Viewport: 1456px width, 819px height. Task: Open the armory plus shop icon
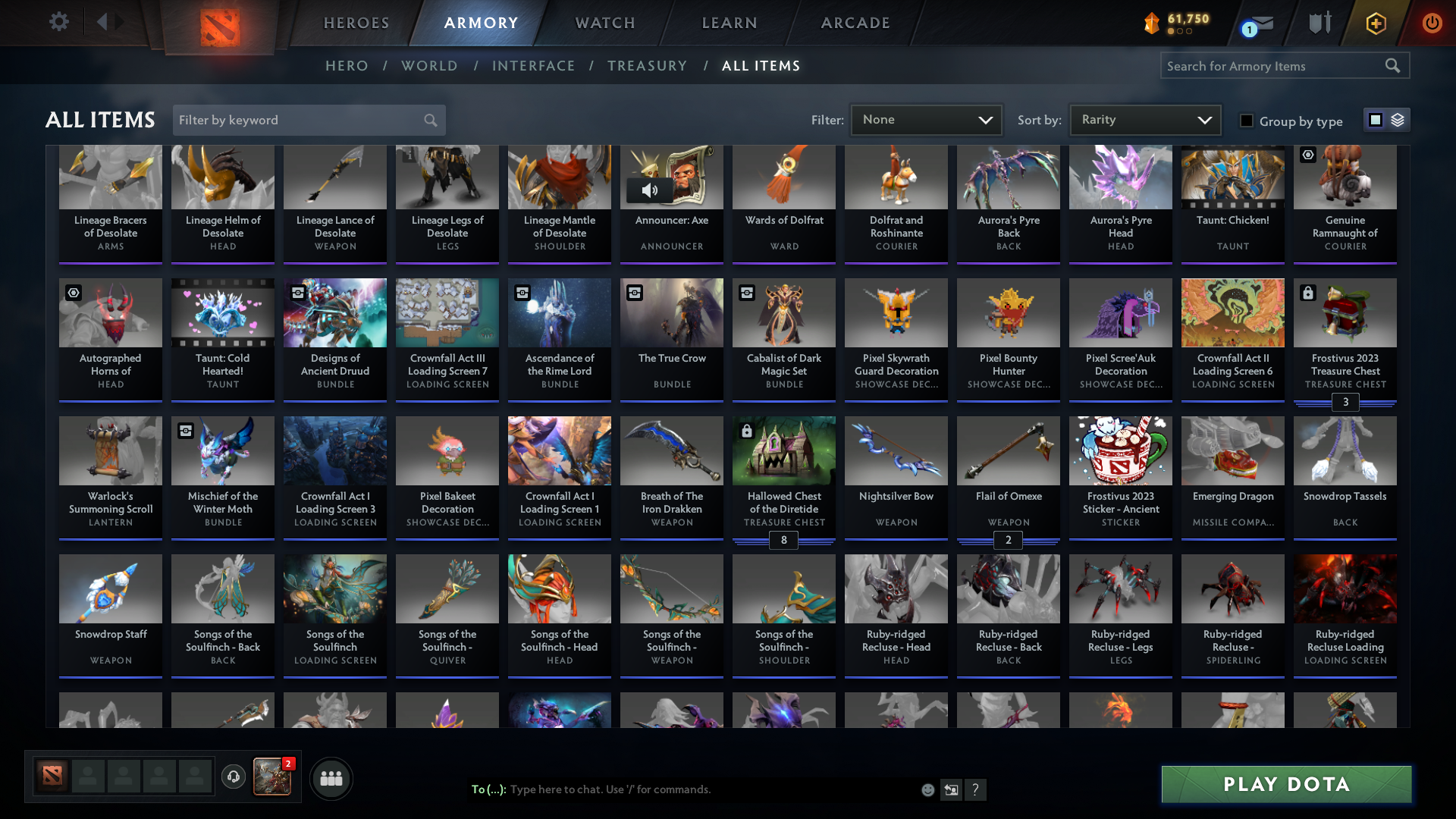tap(1375, 23)
